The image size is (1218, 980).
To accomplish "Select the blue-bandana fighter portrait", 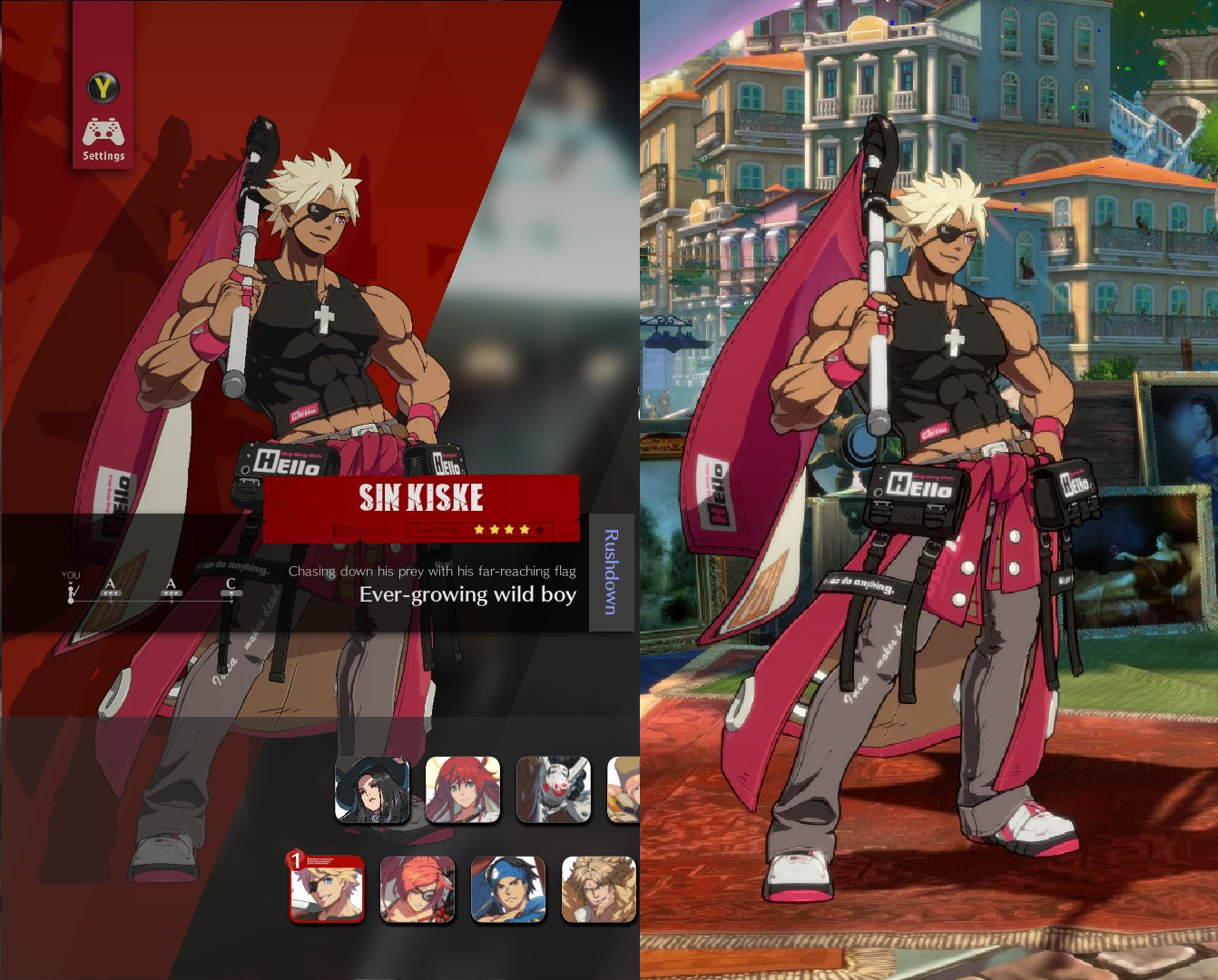I will [x=507, y=890].
